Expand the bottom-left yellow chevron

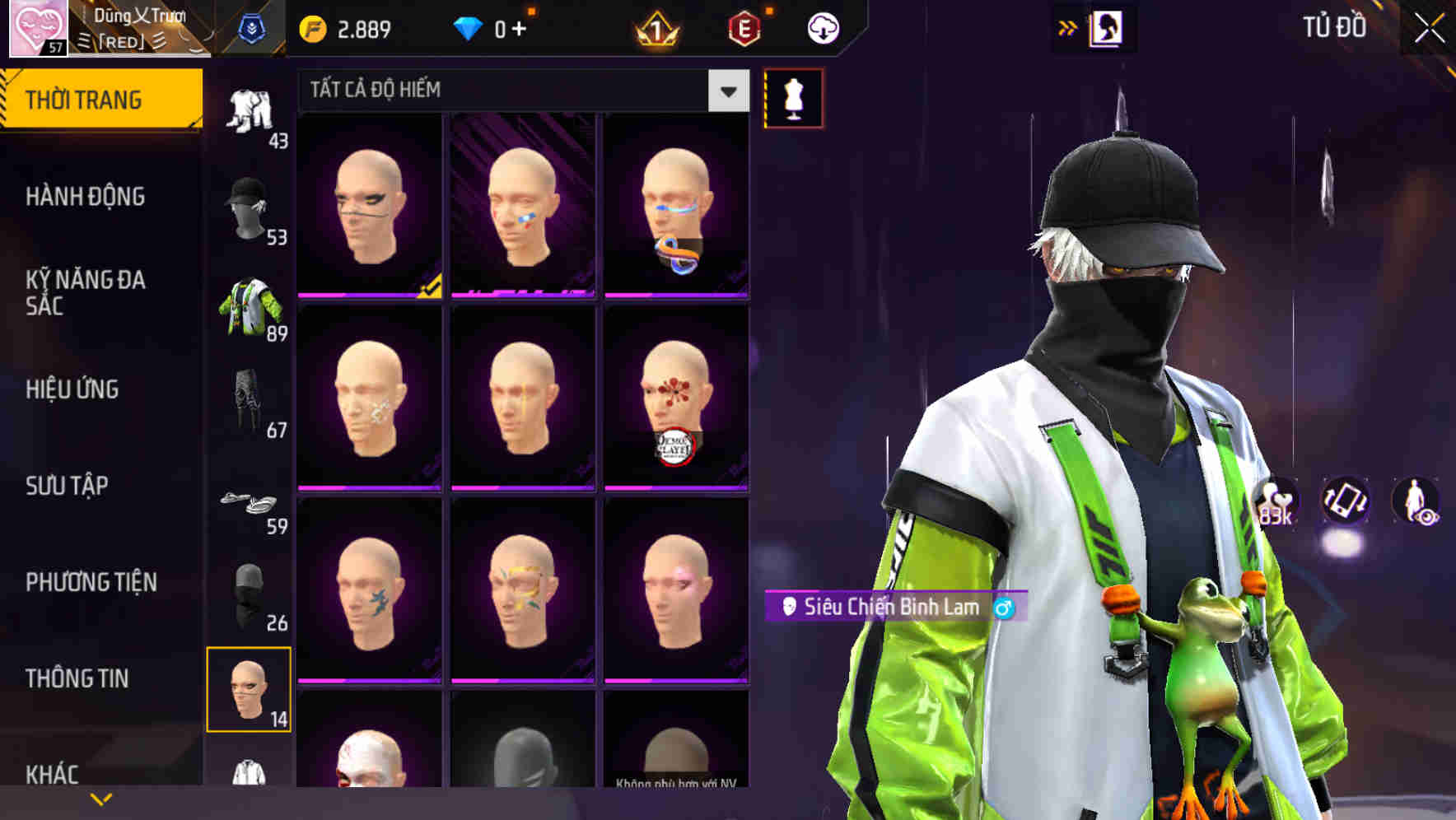coord(100,798)
